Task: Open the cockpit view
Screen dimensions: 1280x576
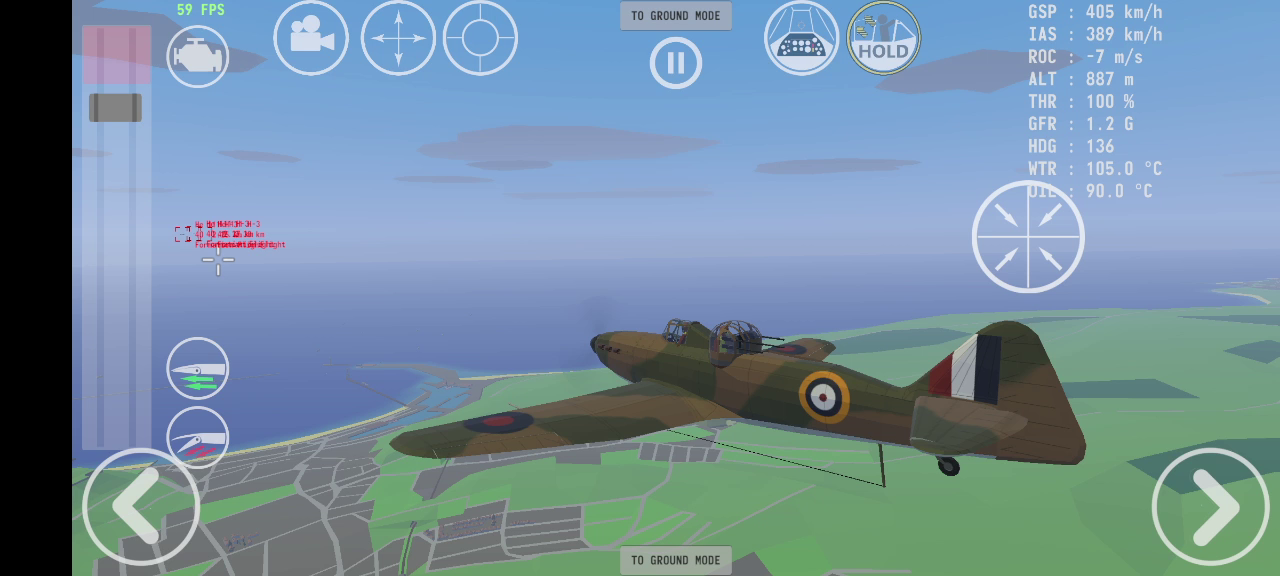Action: tap(802, 38)
